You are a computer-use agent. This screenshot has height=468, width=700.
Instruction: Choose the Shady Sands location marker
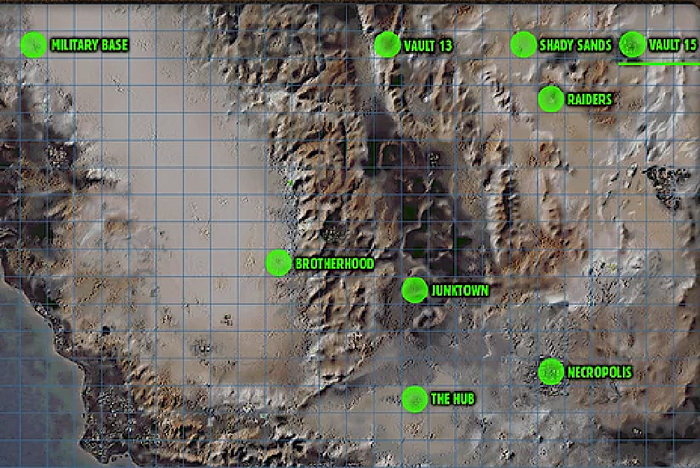523,45
